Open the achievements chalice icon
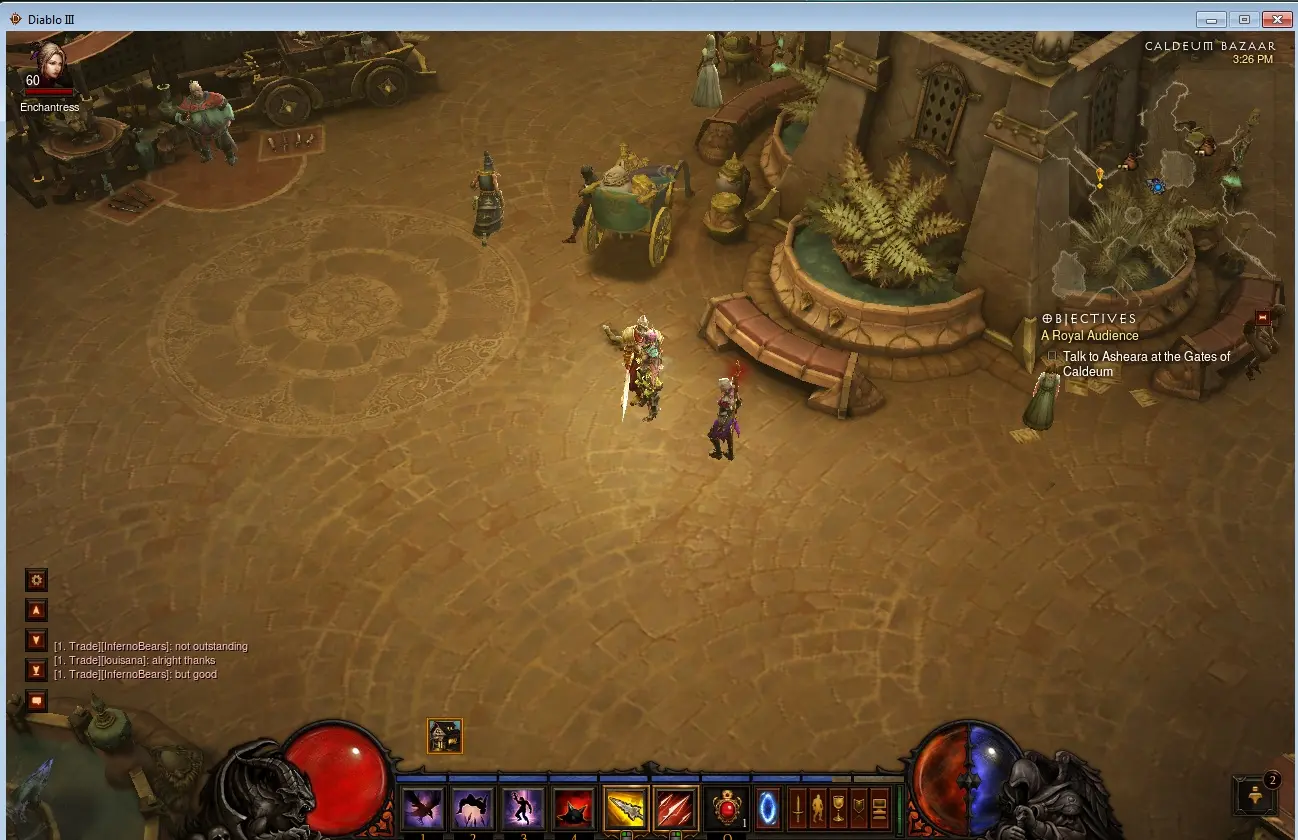The image size is (1298, 840). (838, 808)
